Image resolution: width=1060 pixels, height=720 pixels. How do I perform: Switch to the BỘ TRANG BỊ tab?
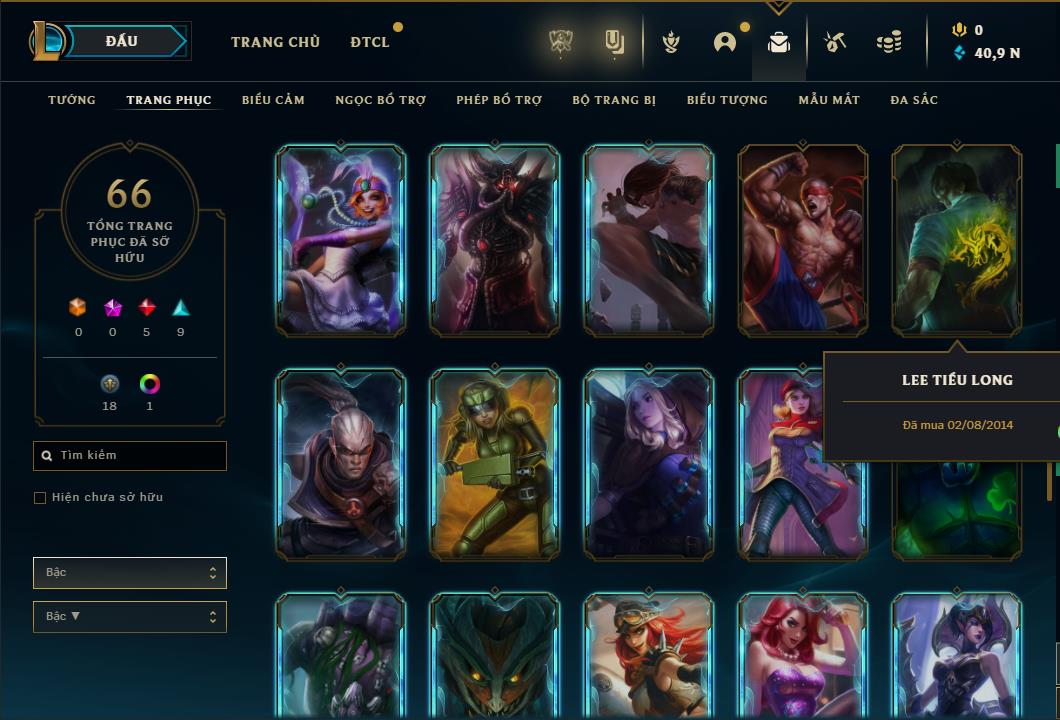614,100
